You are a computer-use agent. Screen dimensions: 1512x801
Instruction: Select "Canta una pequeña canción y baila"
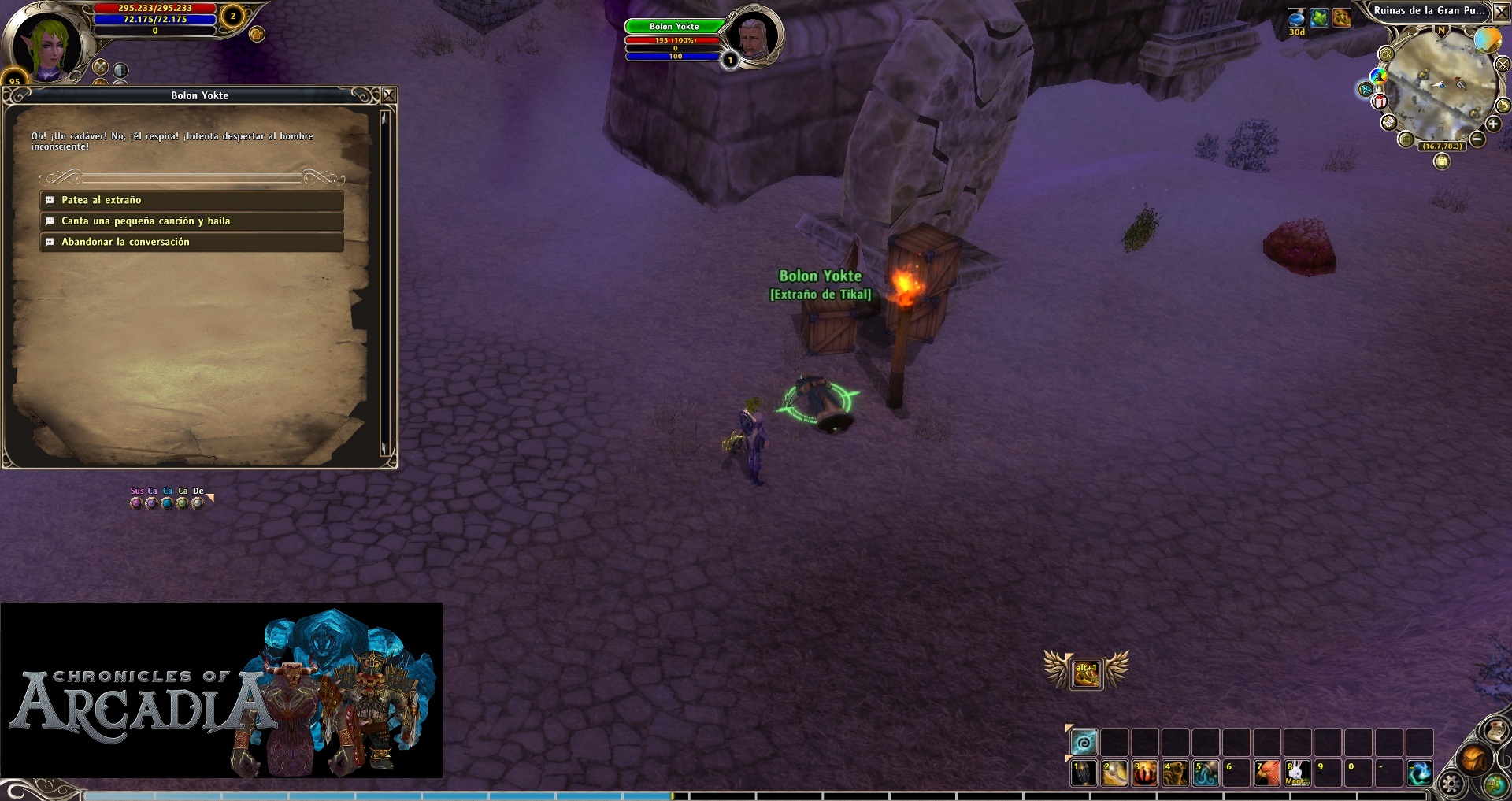pos(191,221)
